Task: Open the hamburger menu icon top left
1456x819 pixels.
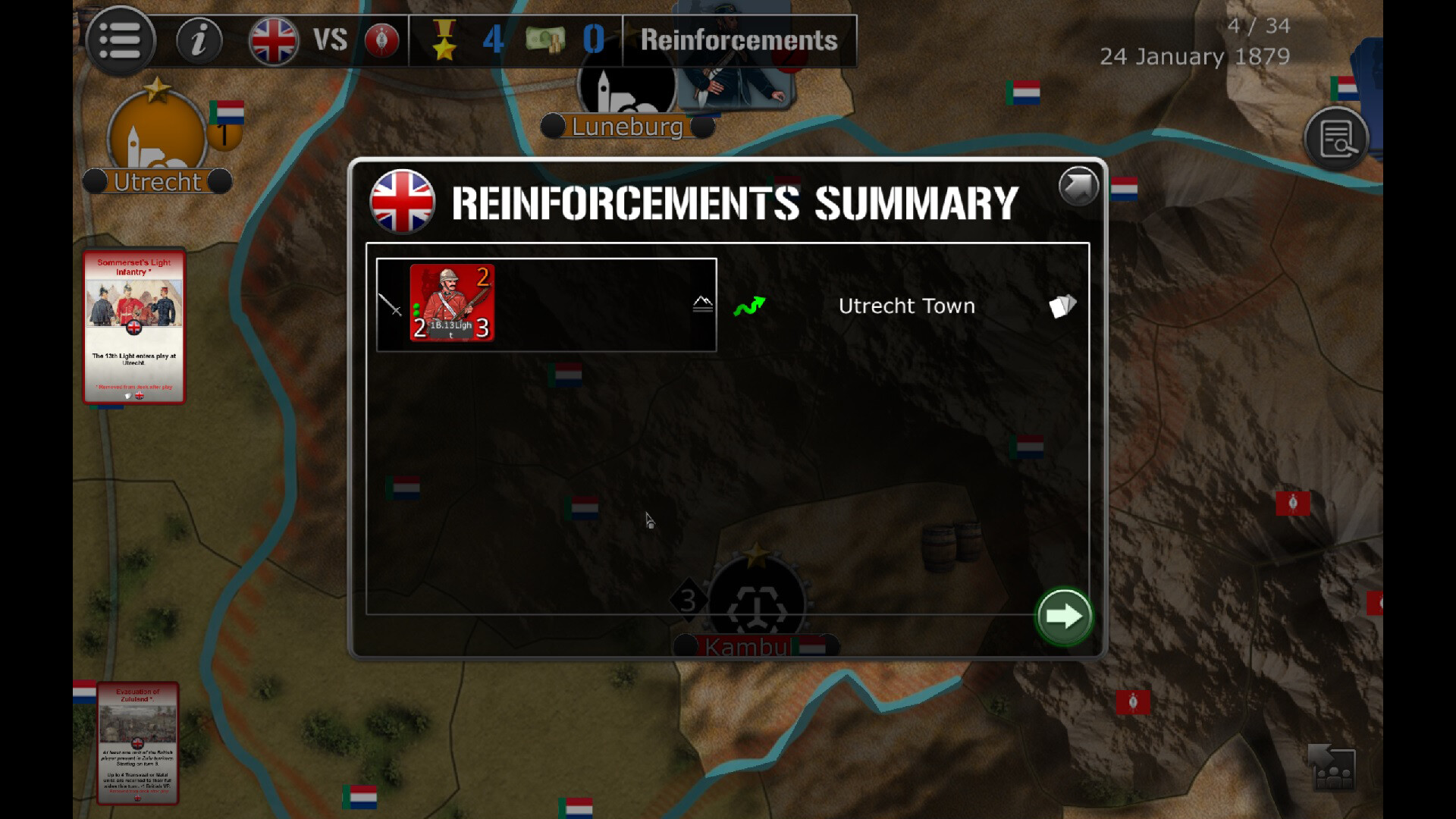Action: (x=121, y=40)
